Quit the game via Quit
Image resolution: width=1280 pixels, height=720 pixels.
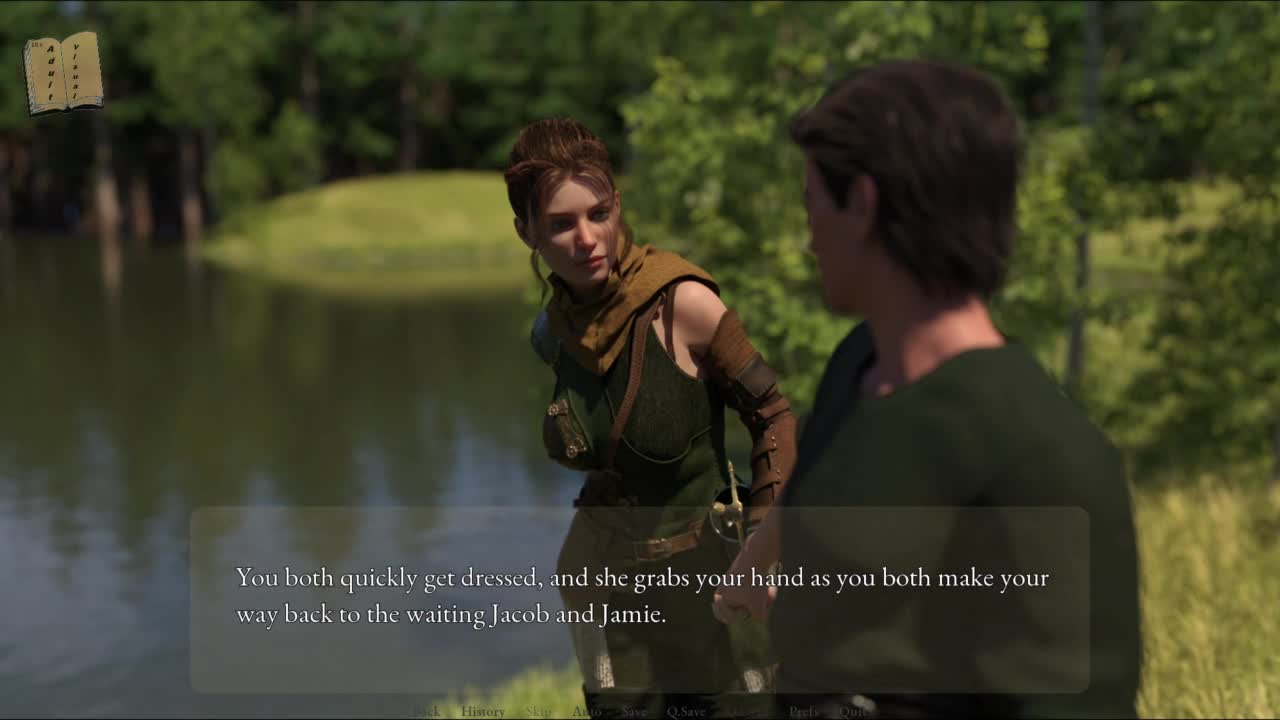[853, 712]
